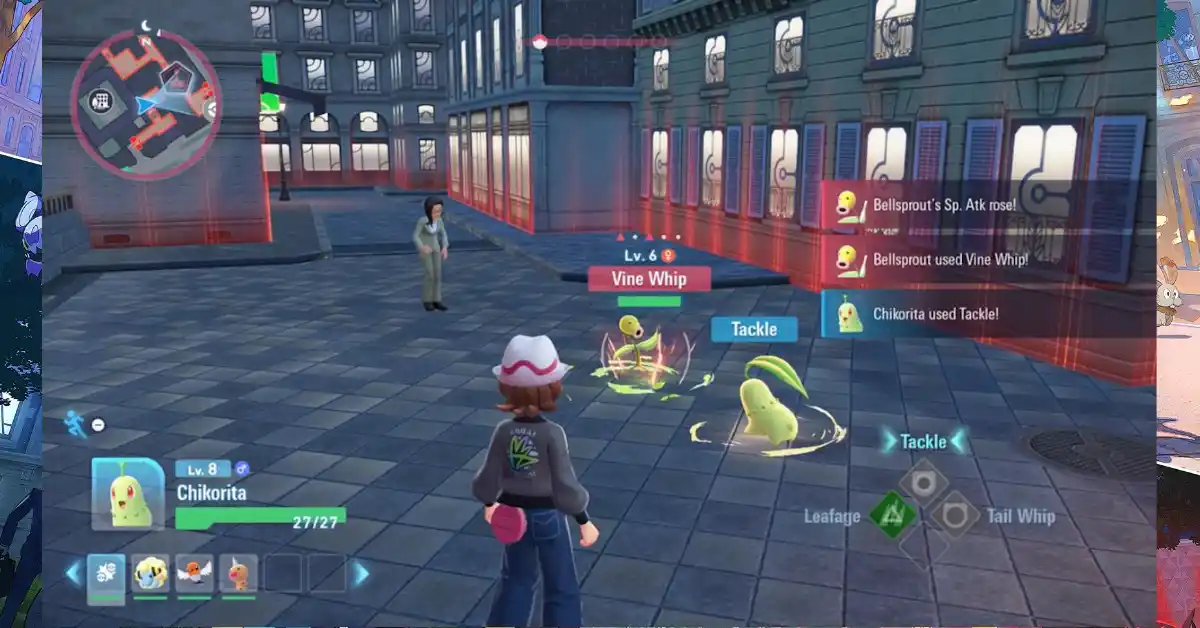
Task: Select the highlighted Poké Balls party slot
Action: coord(106,574)
